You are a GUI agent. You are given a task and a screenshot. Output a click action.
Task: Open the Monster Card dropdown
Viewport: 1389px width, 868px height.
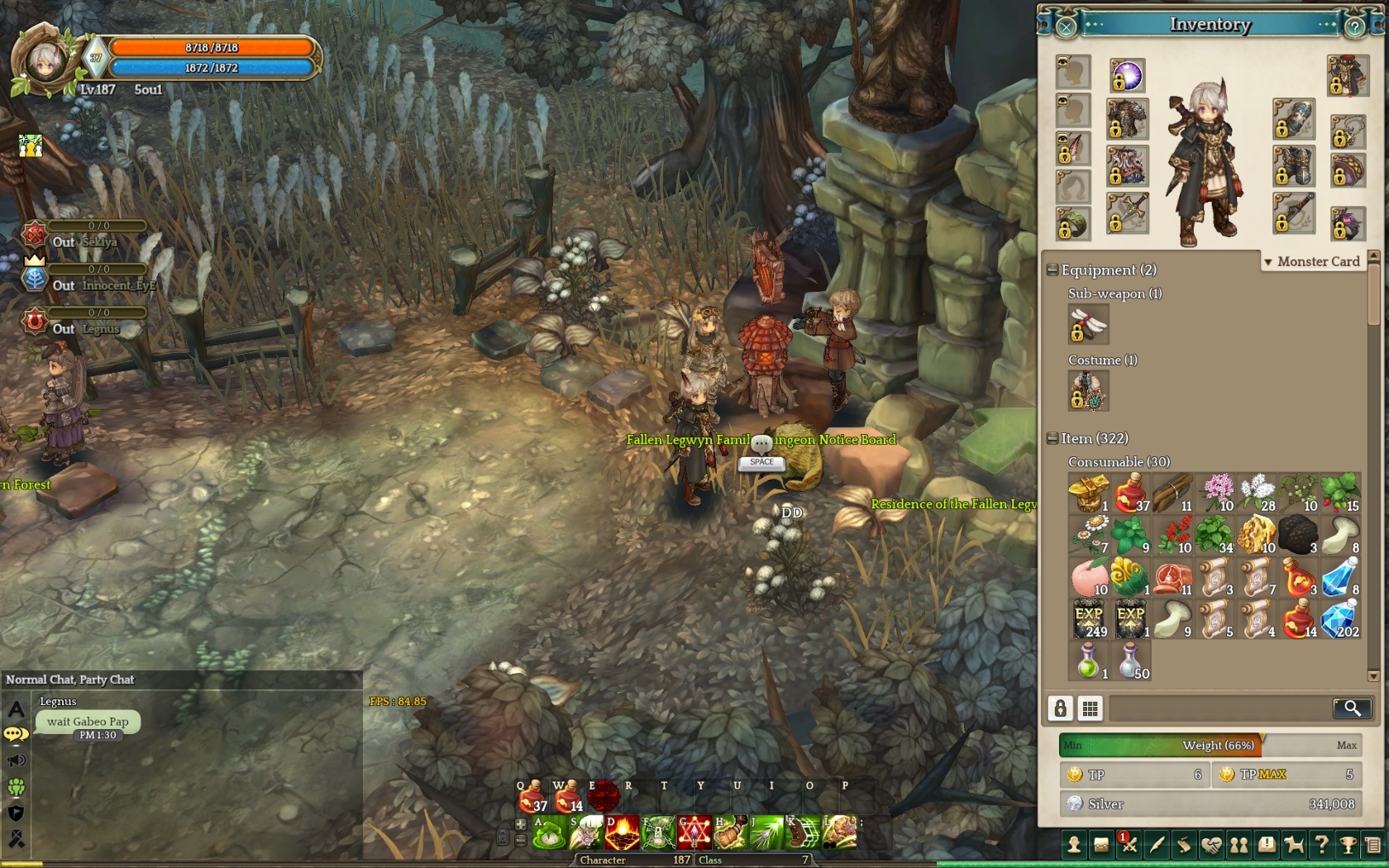[1311, 261]
